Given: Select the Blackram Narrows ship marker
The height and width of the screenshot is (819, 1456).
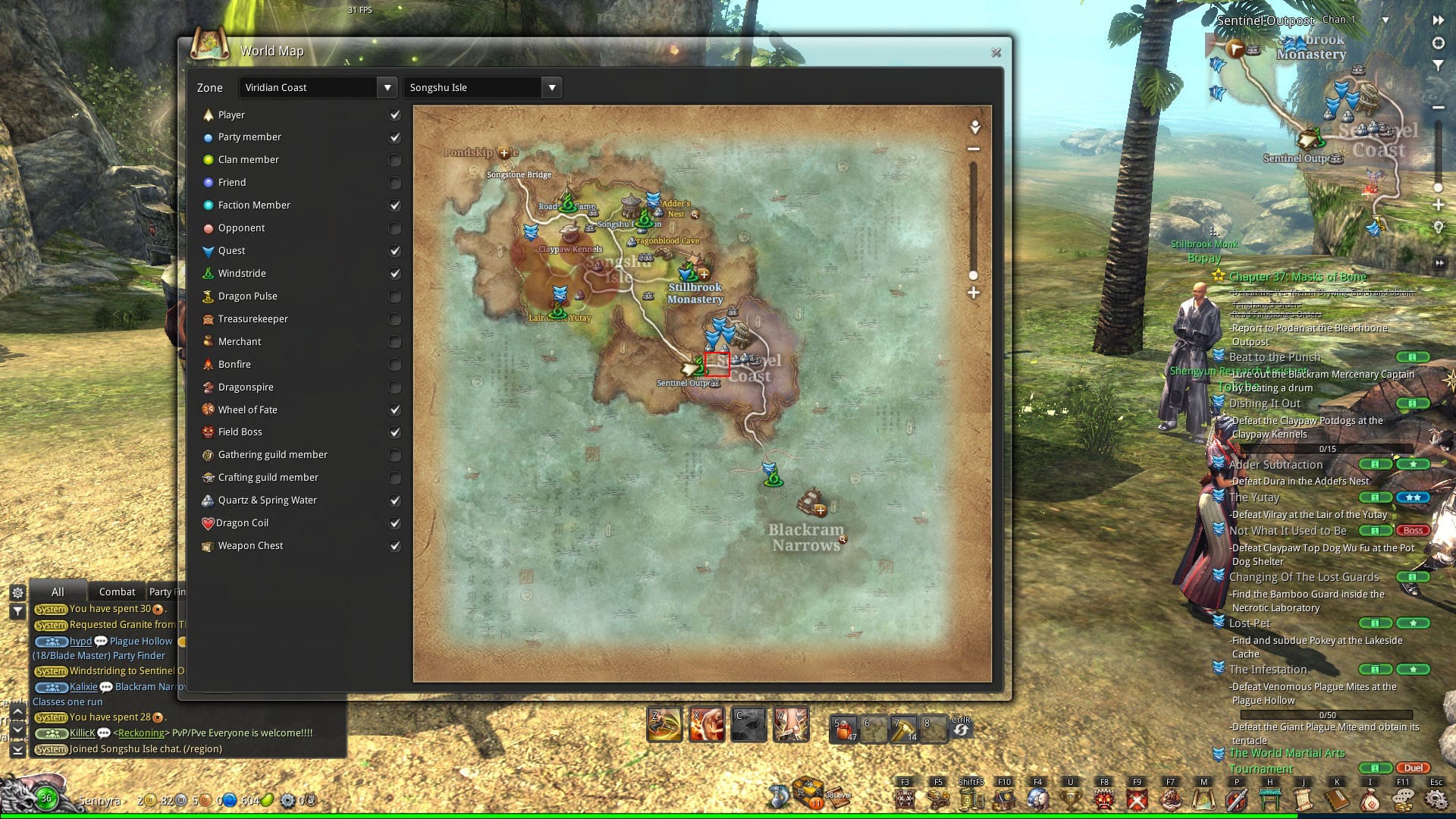Looking at the screenshot, I should 811,501.
